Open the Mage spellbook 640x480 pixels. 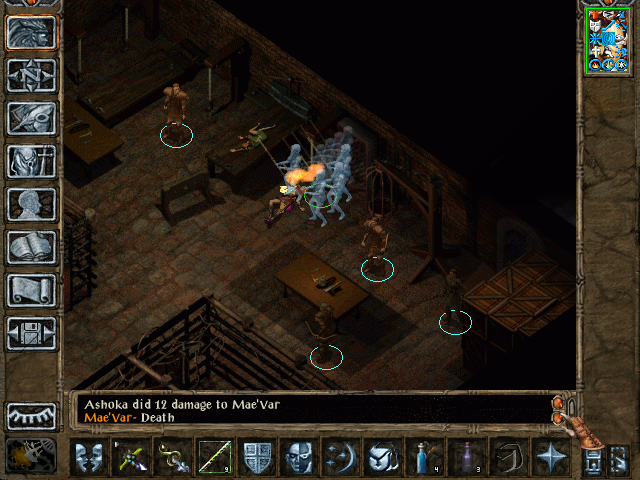click(x=32, y=247)
